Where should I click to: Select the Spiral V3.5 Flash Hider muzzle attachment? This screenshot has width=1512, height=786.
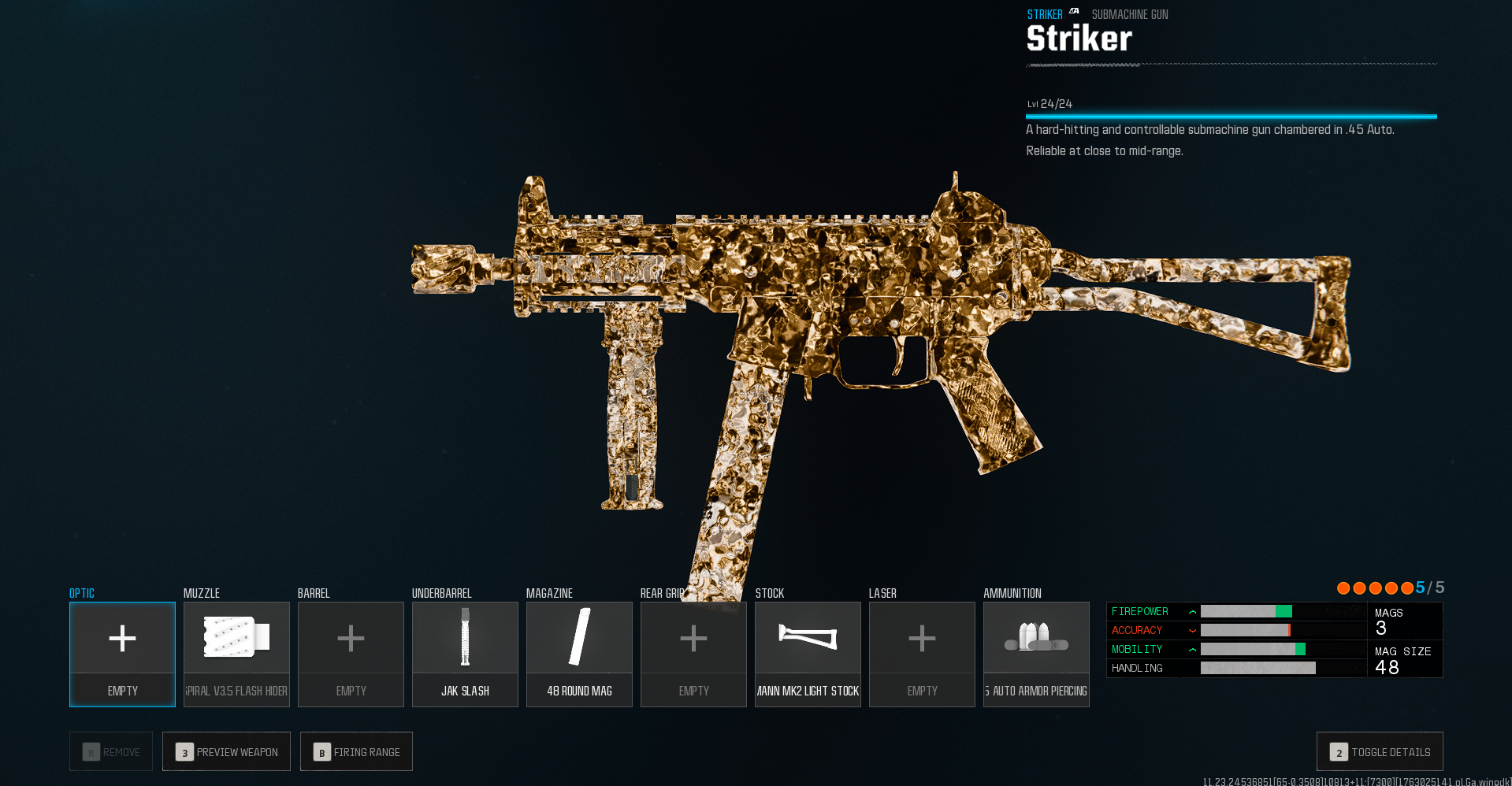pos(236,654)
